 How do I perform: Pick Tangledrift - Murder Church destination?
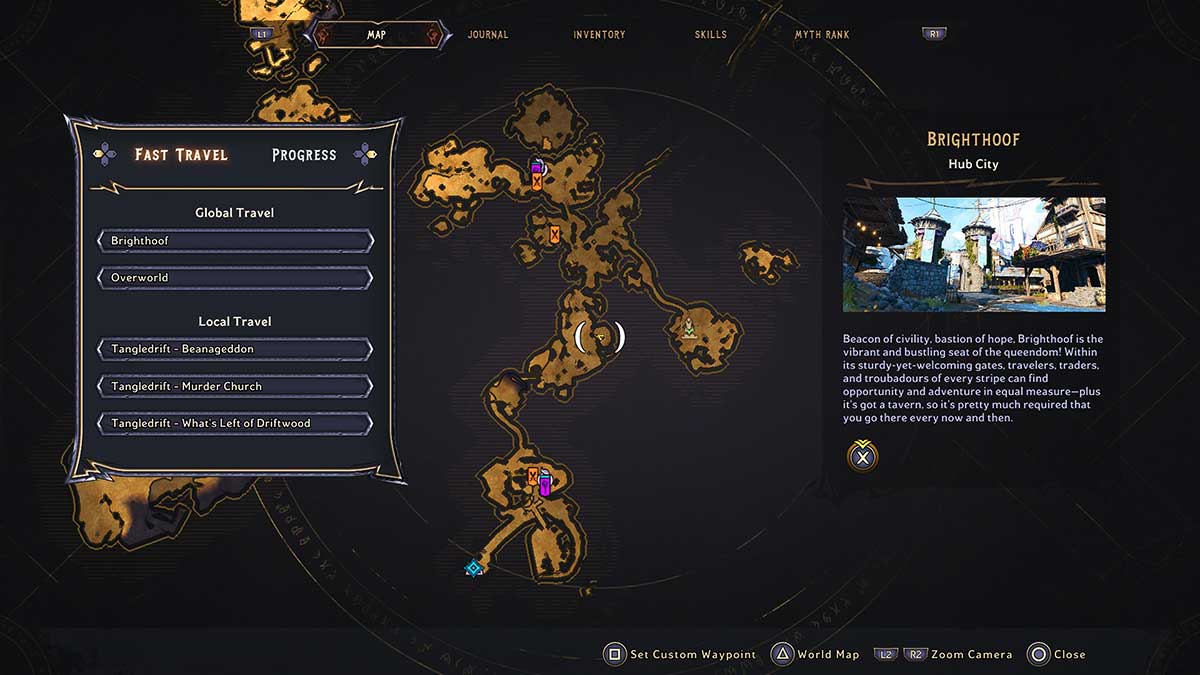235,386
